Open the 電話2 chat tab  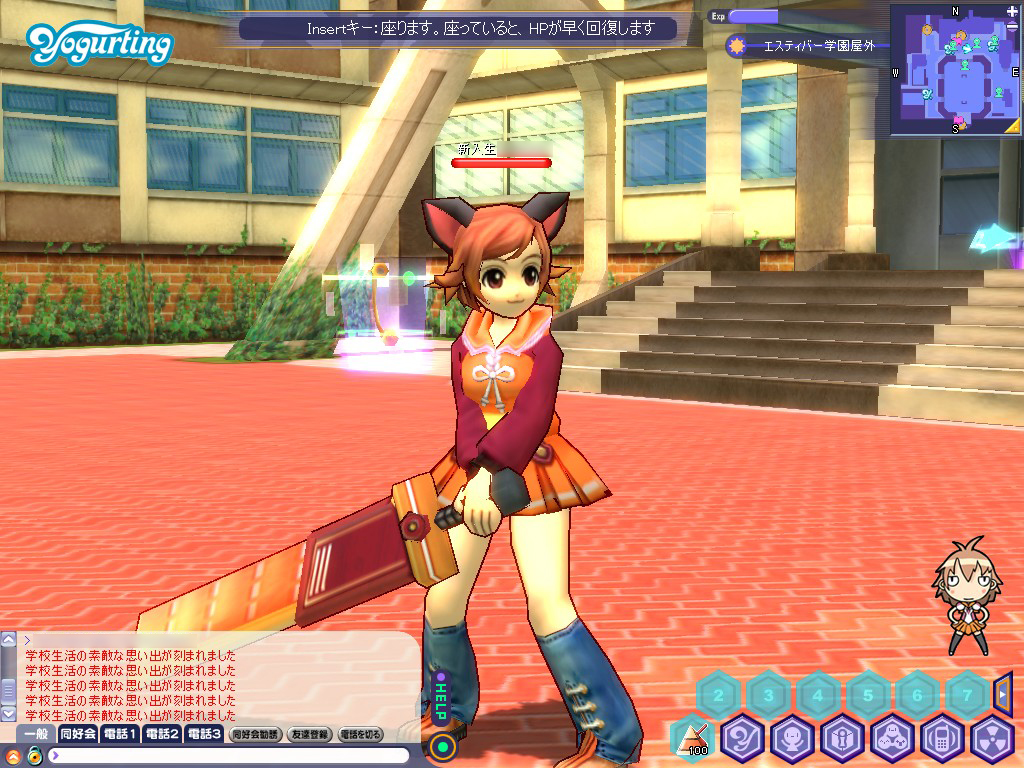[x=162, y=734]
